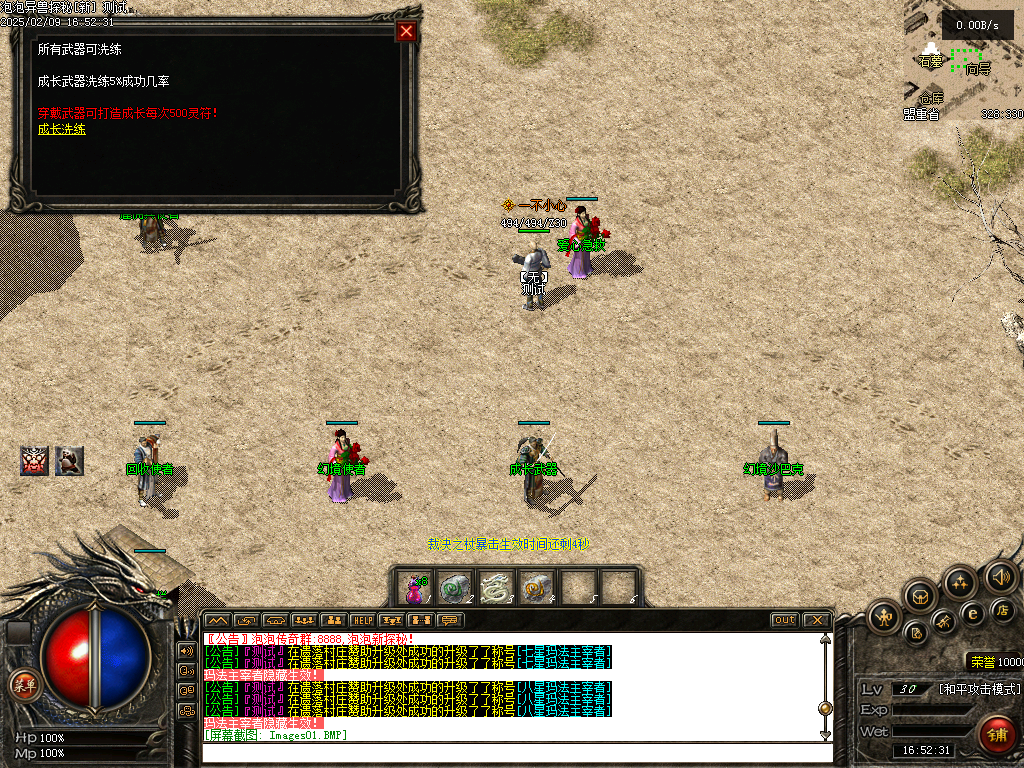Click the out button on the chat bar
The height and width of the screenshot is (768, 1024).
tap(785, 620)
